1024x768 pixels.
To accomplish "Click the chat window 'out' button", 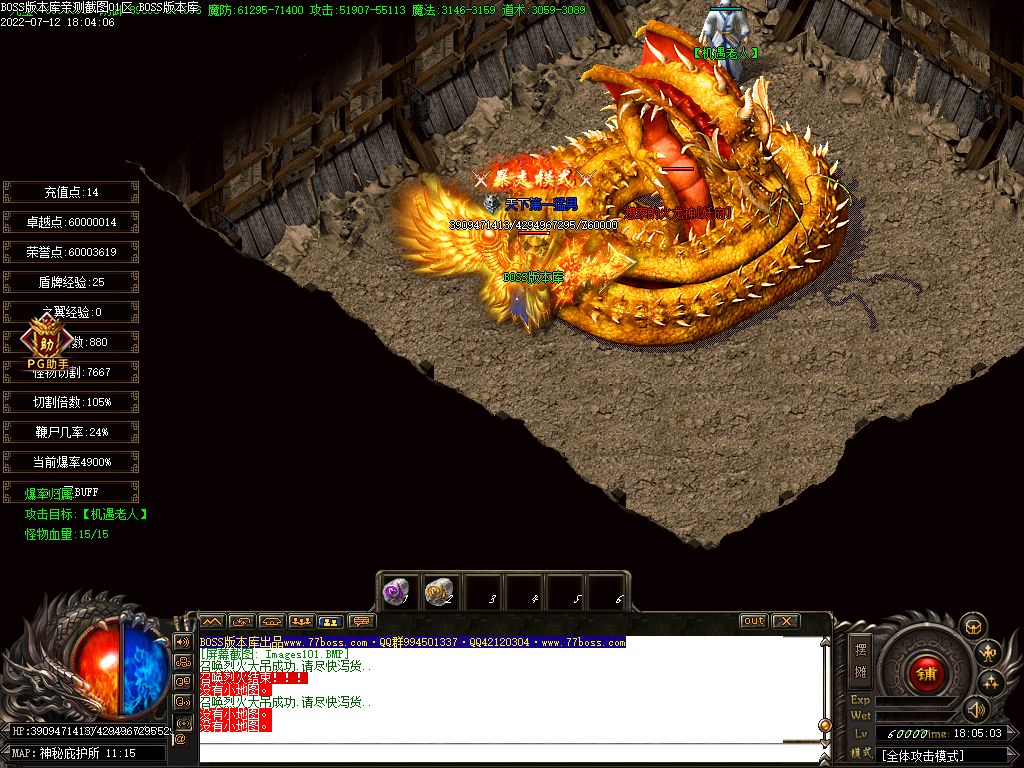I will coord(754,621).
